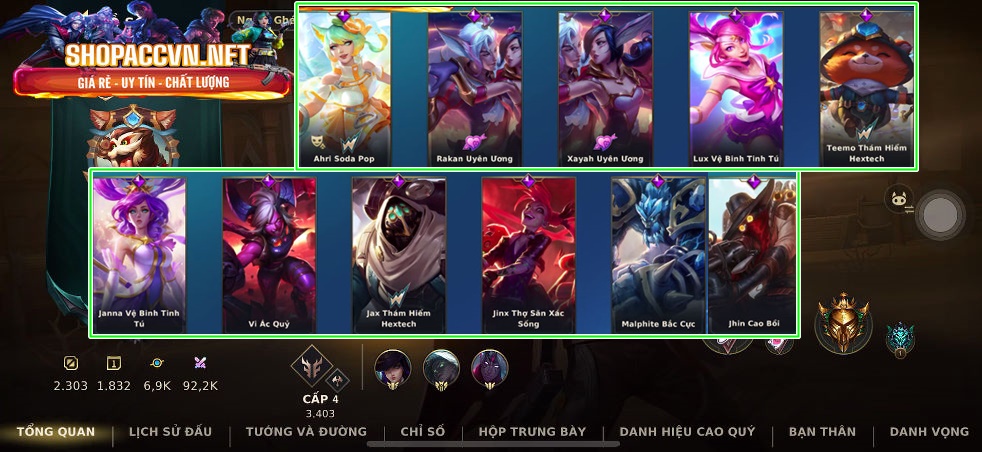Switch to Hộp Trưng Bày tab

click(532, 432)
